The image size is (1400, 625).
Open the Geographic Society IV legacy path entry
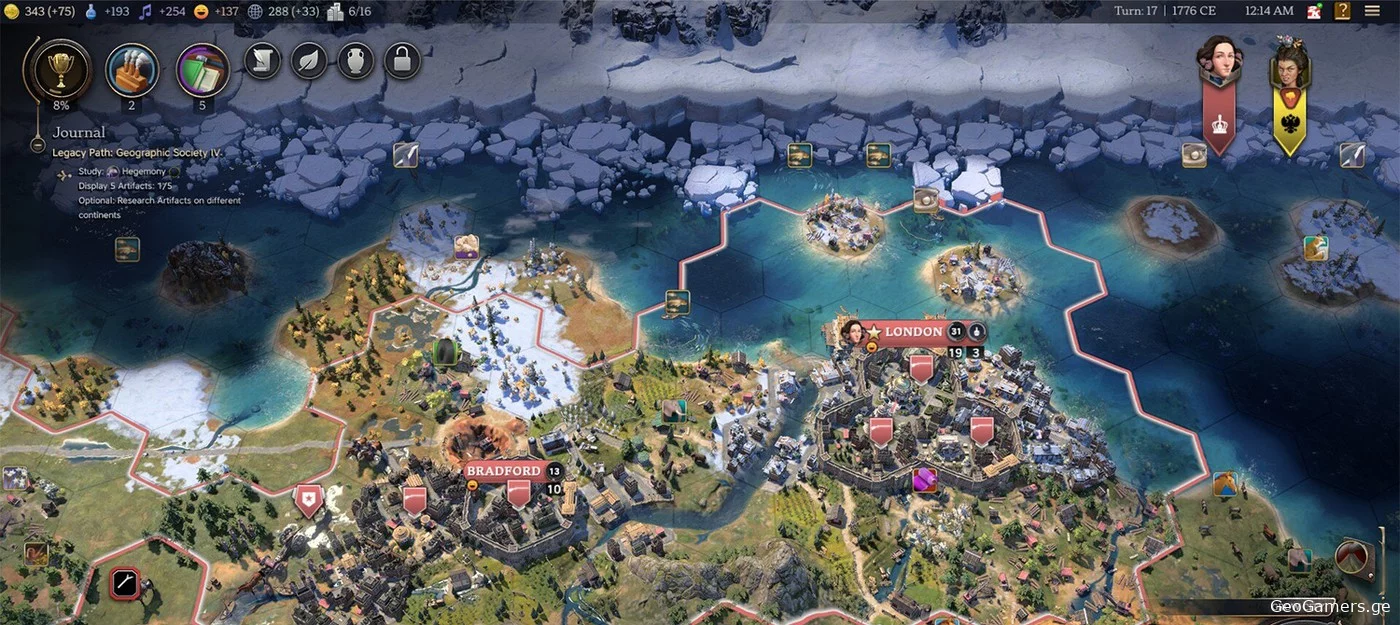(138, 152)
